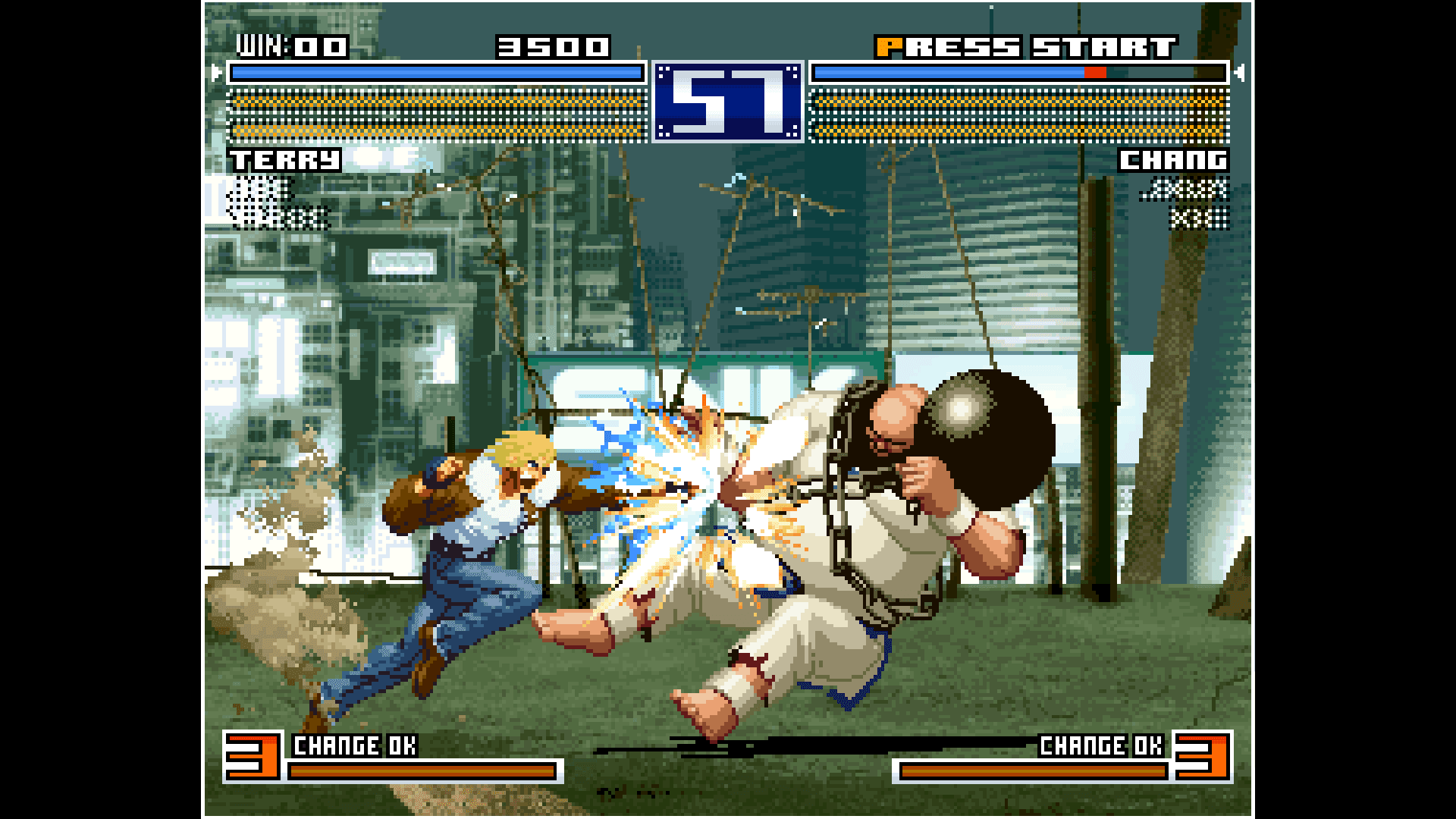Click the small arrow beside Chang's health bar
The width and height of the screenshot is (1456, 819).
tap(1238, 73)
